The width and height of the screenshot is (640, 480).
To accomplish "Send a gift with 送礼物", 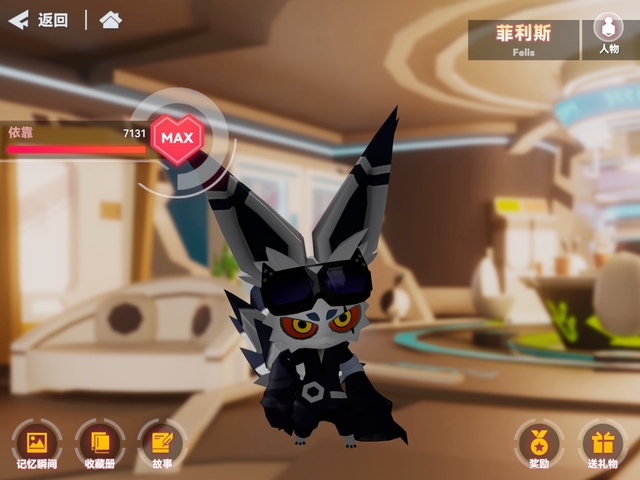I will tap(602, 443).
